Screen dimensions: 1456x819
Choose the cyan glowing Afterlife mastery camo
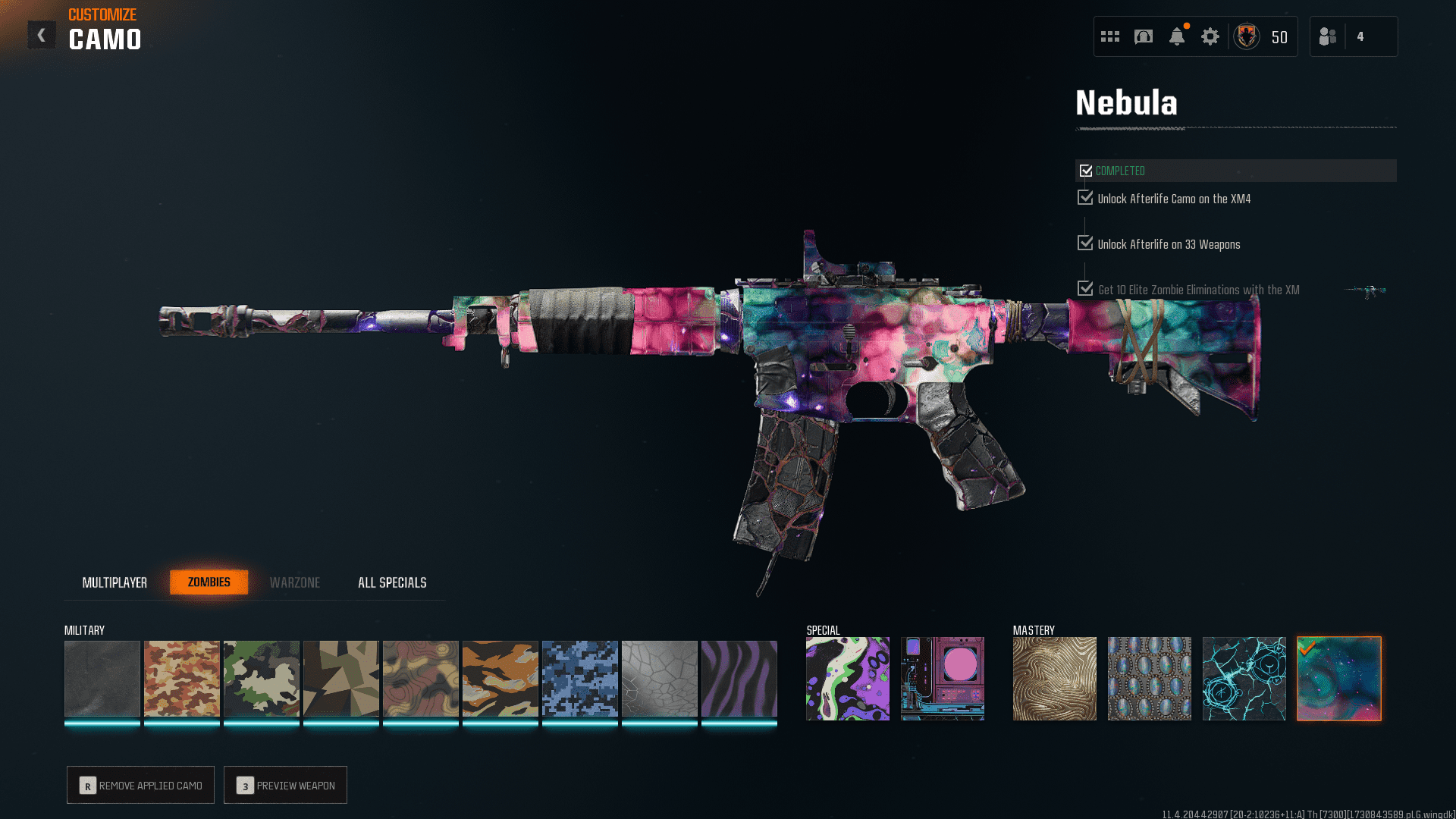pos(1244,679)
